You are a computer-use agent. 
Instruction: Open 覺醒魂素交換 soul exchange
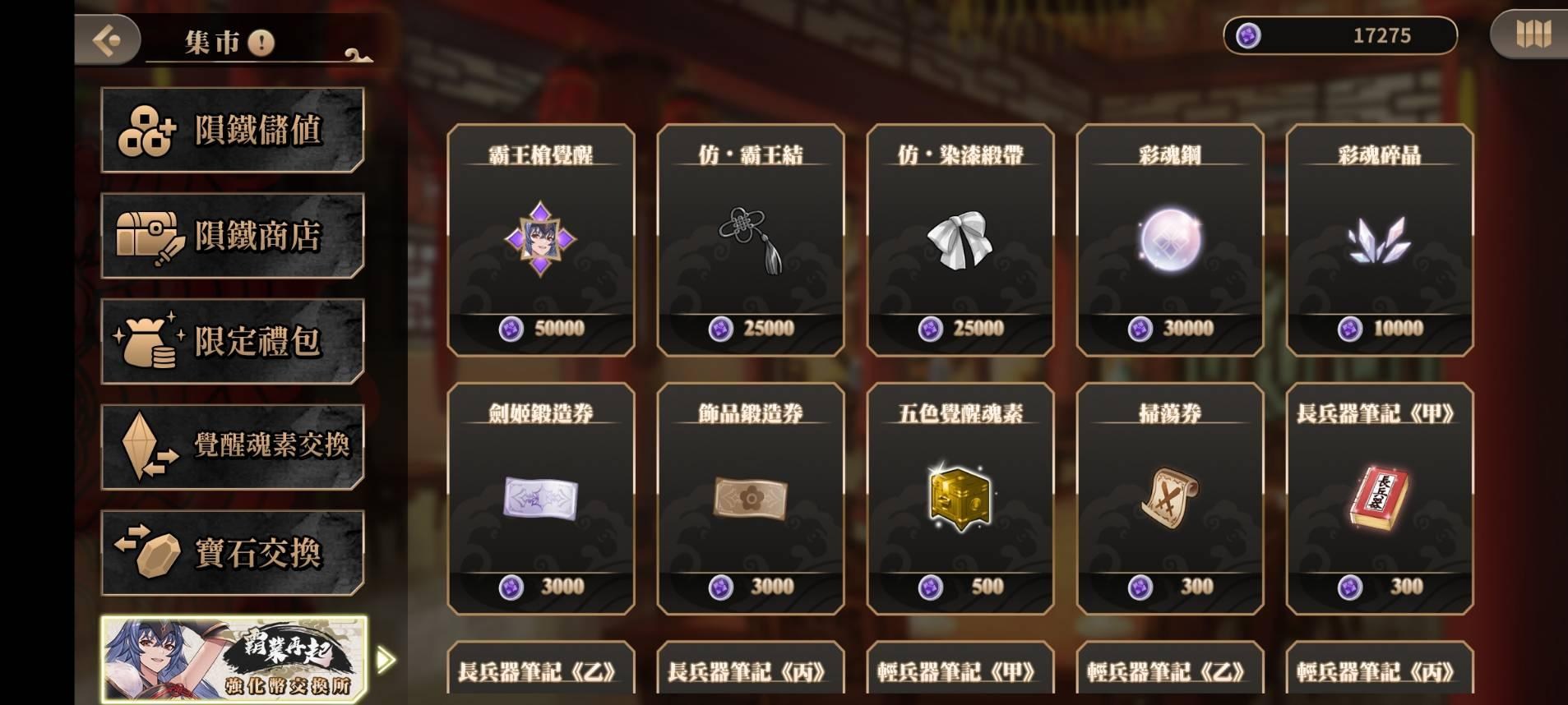(x=233, y=446)
